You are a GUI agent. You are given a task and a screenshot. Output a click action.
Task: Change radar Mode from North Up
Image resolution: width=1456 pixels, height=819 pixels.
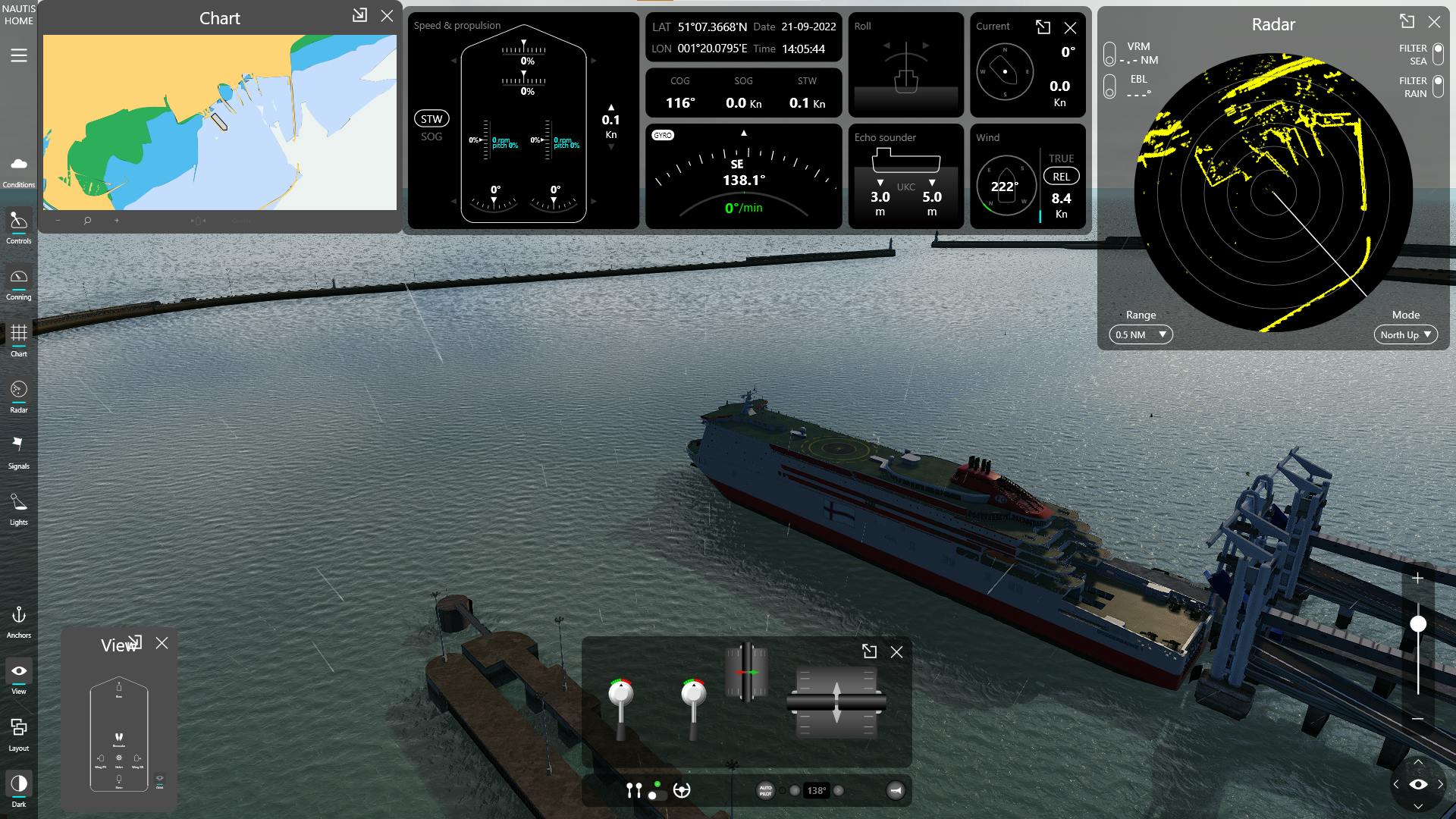click(1405, 334)
